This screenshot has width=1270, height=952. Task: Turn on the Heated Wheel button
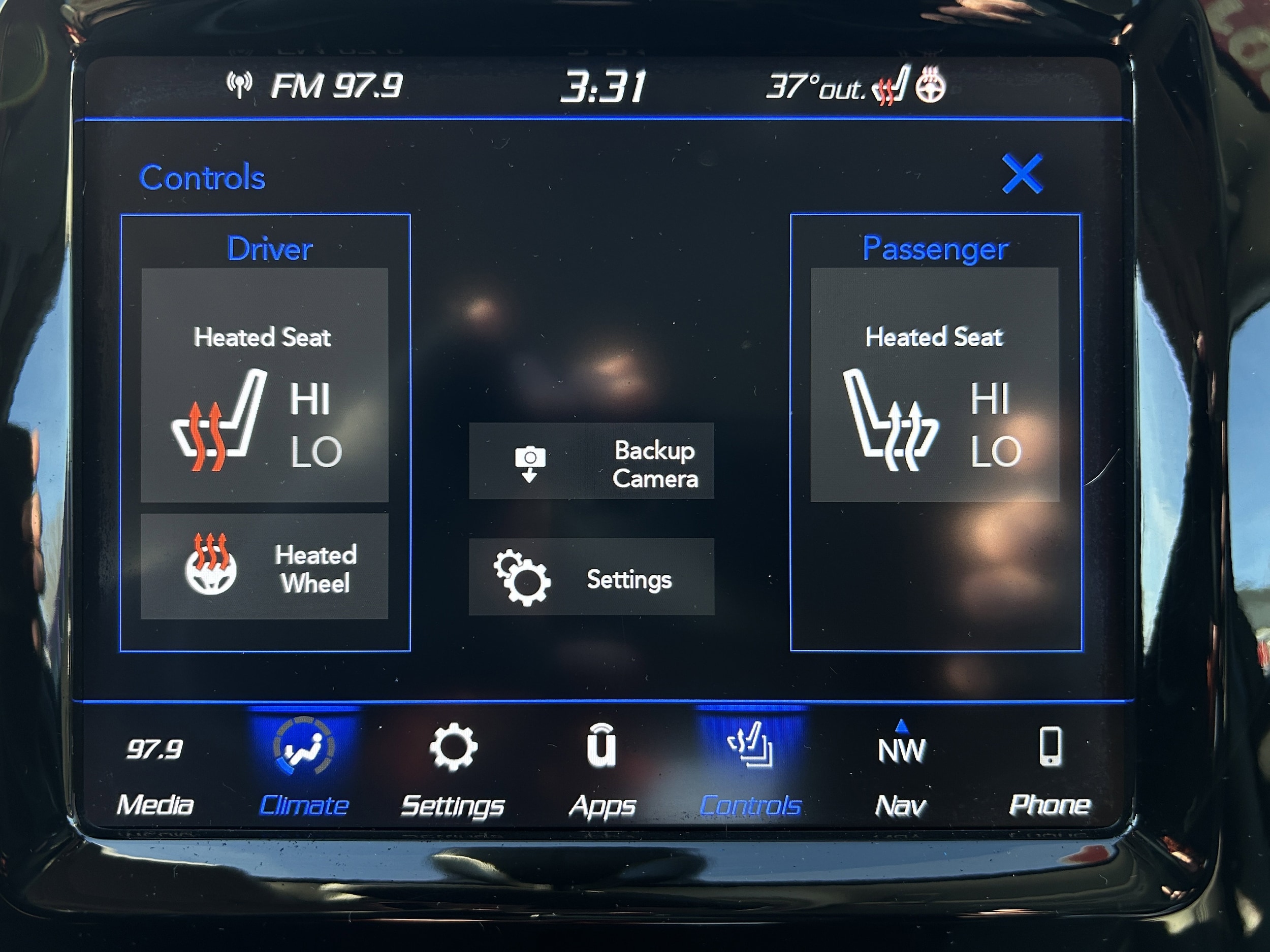[265, 567]
